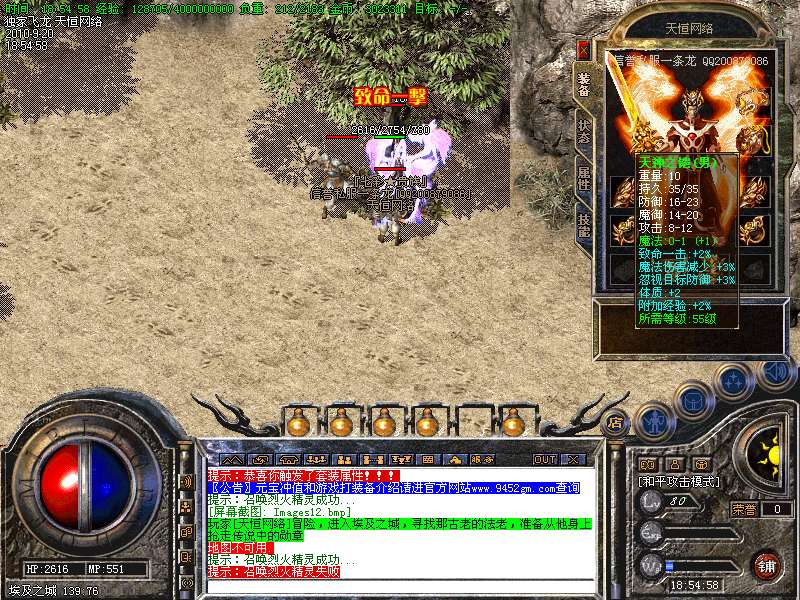Open the four-star skills round button
Screen dimensions: 800x600
pyautogui.click(x=735, y=381)
